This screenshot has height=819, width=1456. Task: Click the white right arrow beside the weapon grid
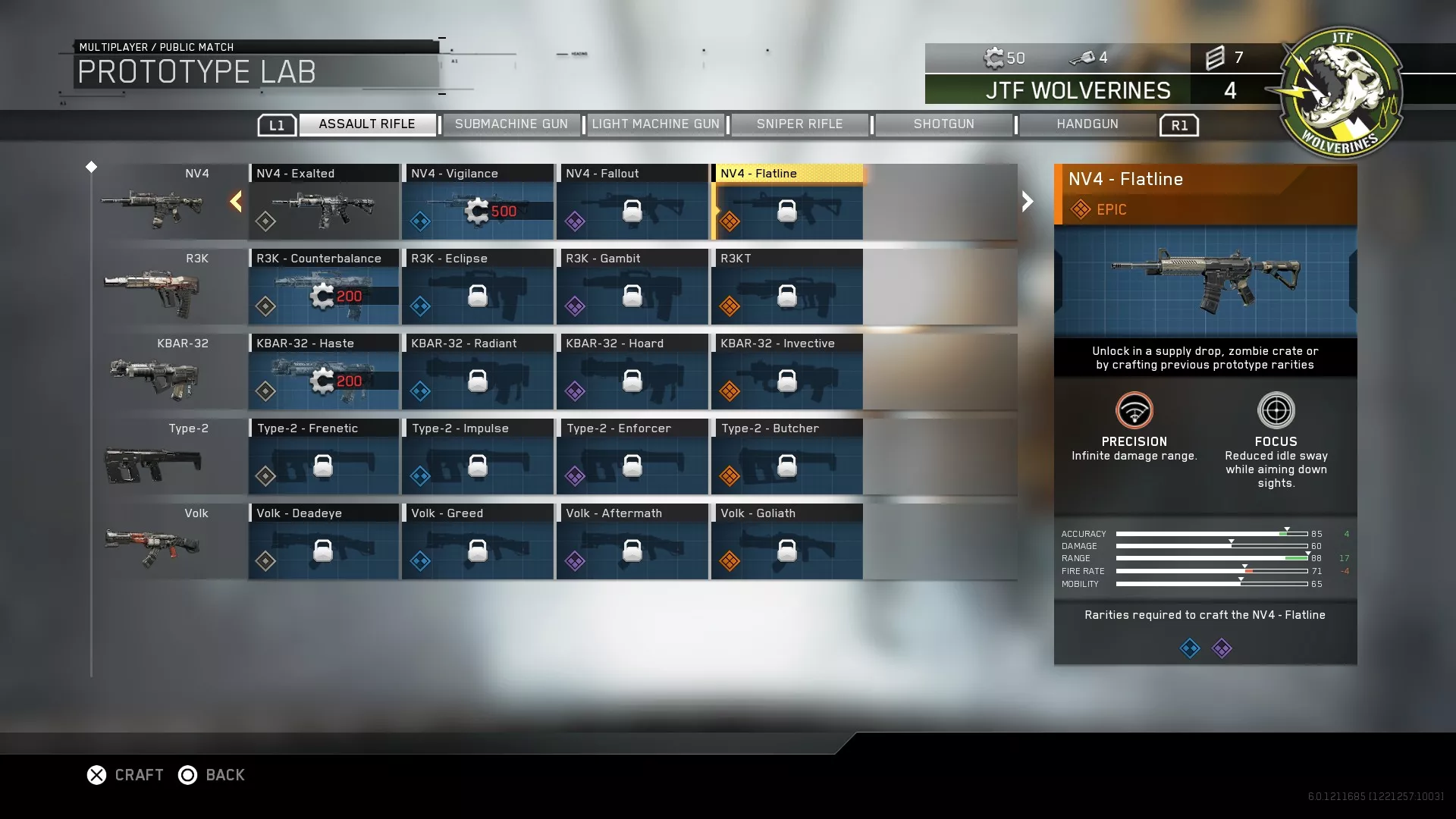click(1028, 202)
